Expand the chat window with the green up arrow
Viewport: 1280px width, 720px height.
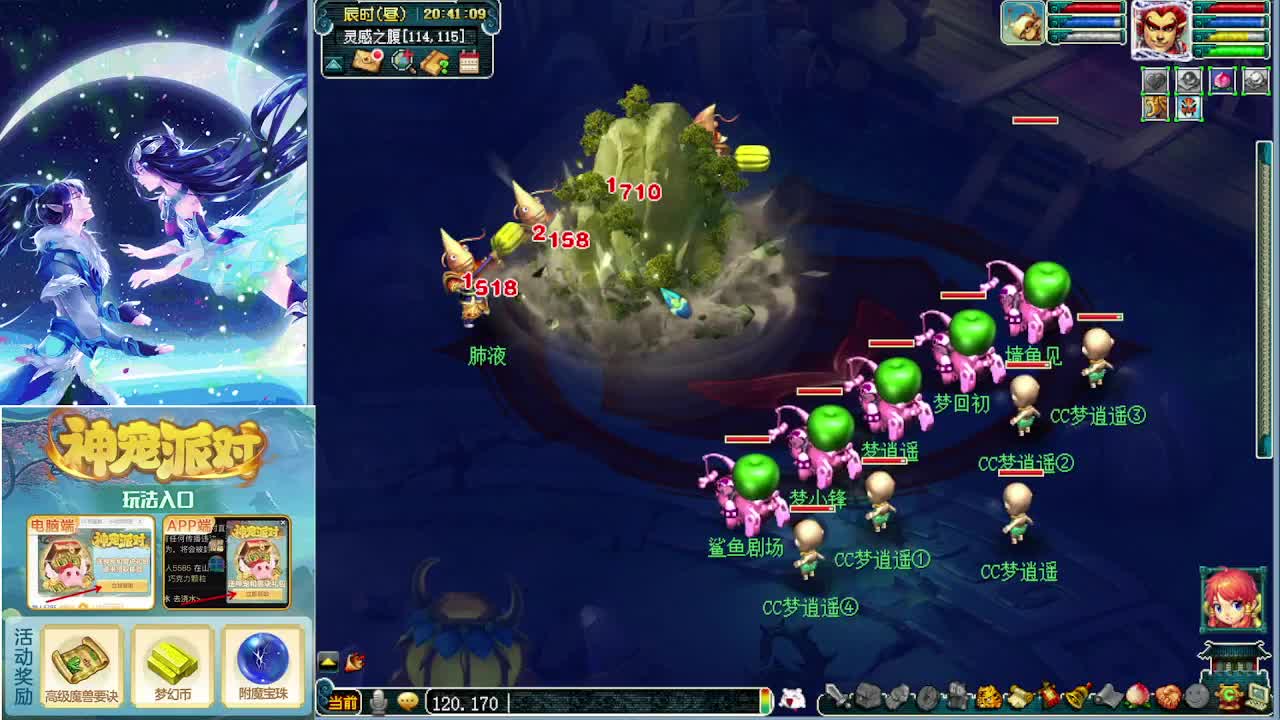coord(327,661)
